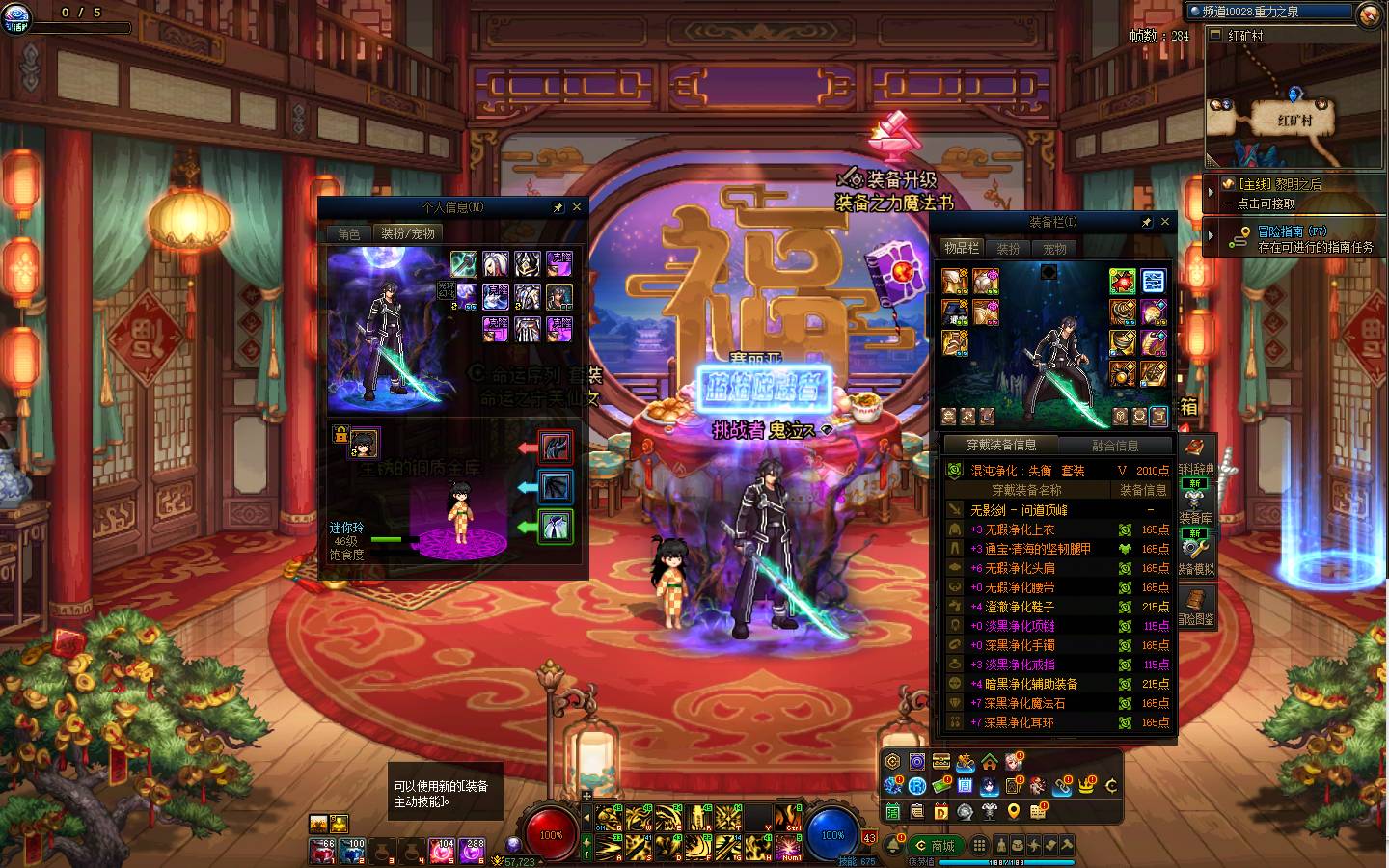Open the 冒险图鉴 adventure codex

tap(1196, 606)
